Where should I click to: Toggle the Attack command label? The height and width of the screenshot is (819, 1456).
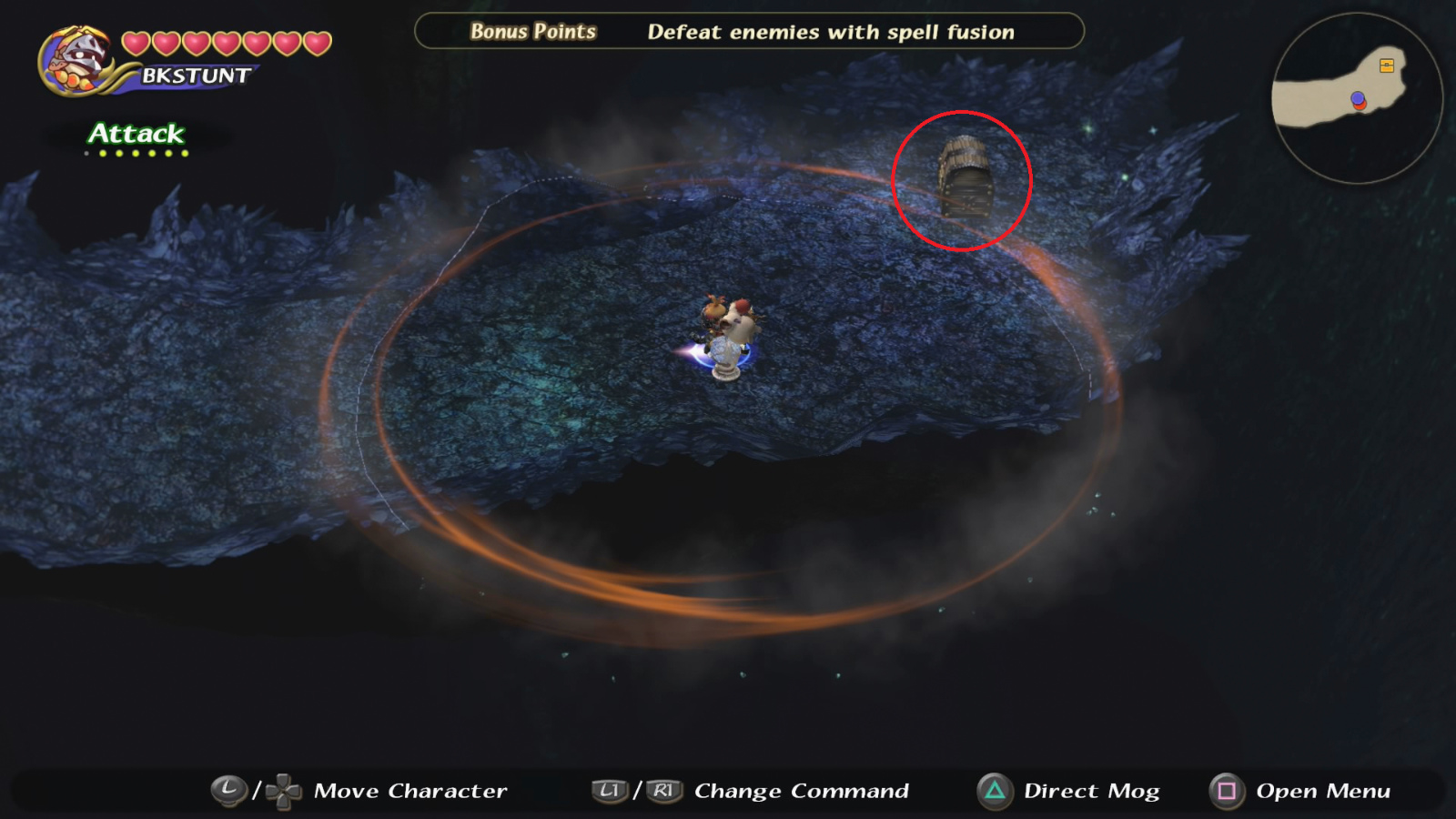tap(133, 135)
